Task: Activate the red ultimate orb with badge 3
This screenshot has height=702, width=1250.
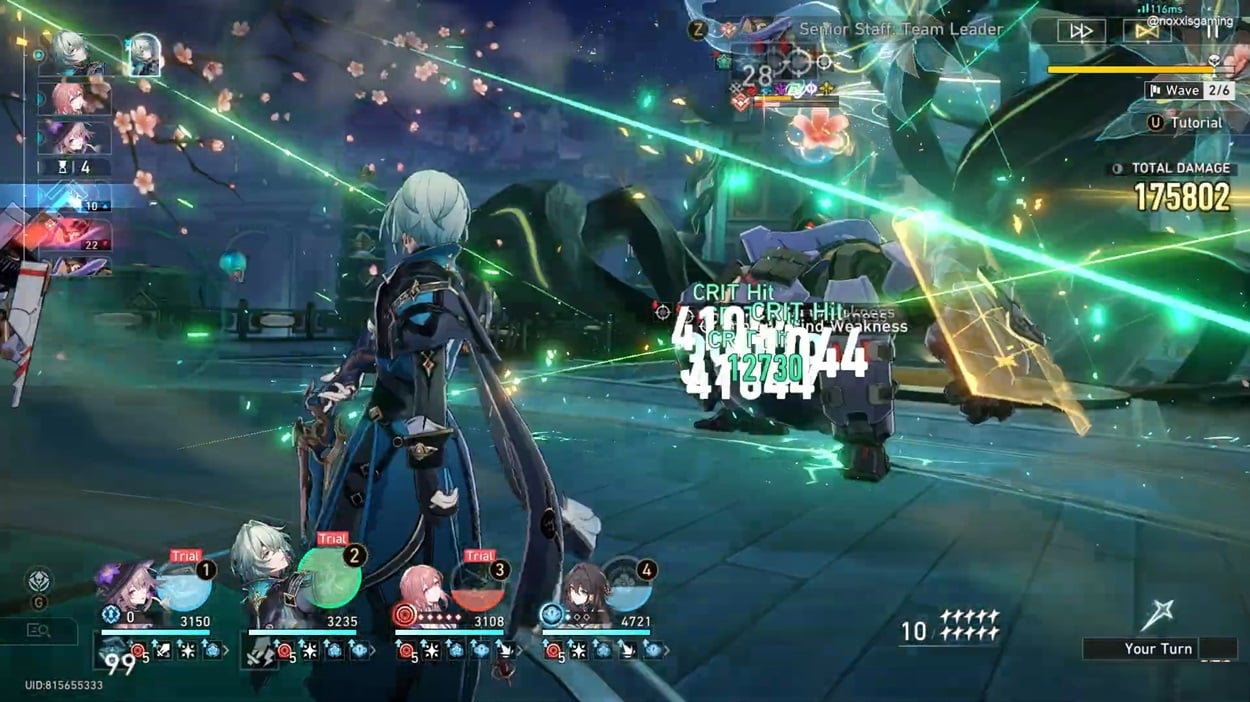Action: [478, 586]
